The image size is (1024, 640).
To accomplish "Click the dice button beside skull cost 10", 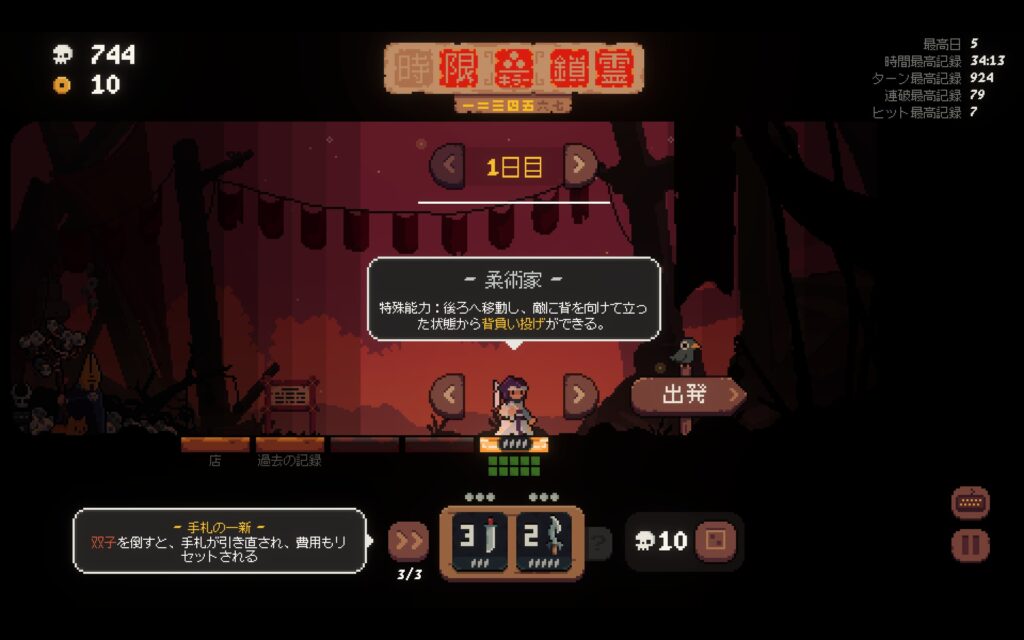I will [715, 541].
